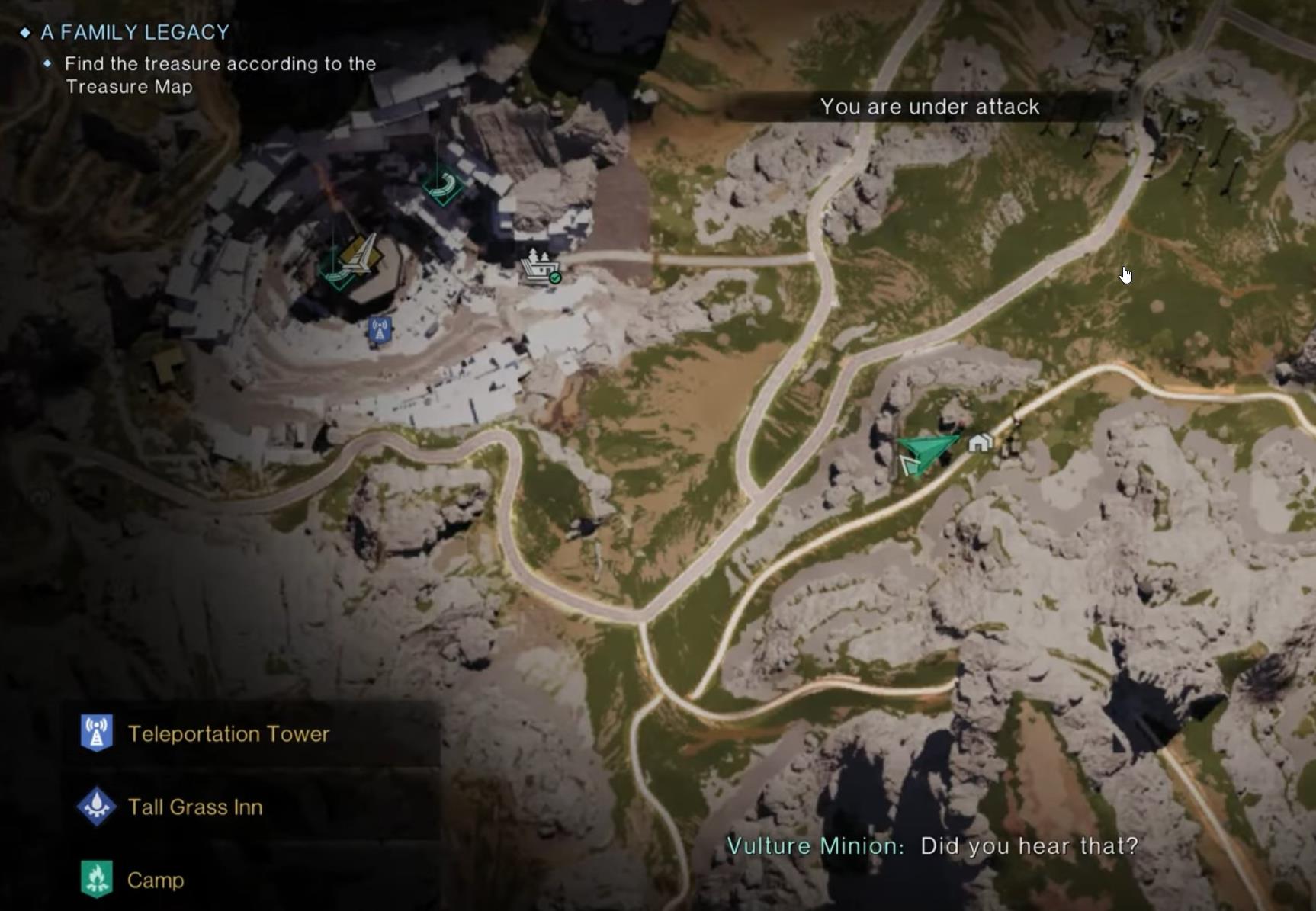
Task: Open the settlement marker with green checkmark
Action: [541, 267]
